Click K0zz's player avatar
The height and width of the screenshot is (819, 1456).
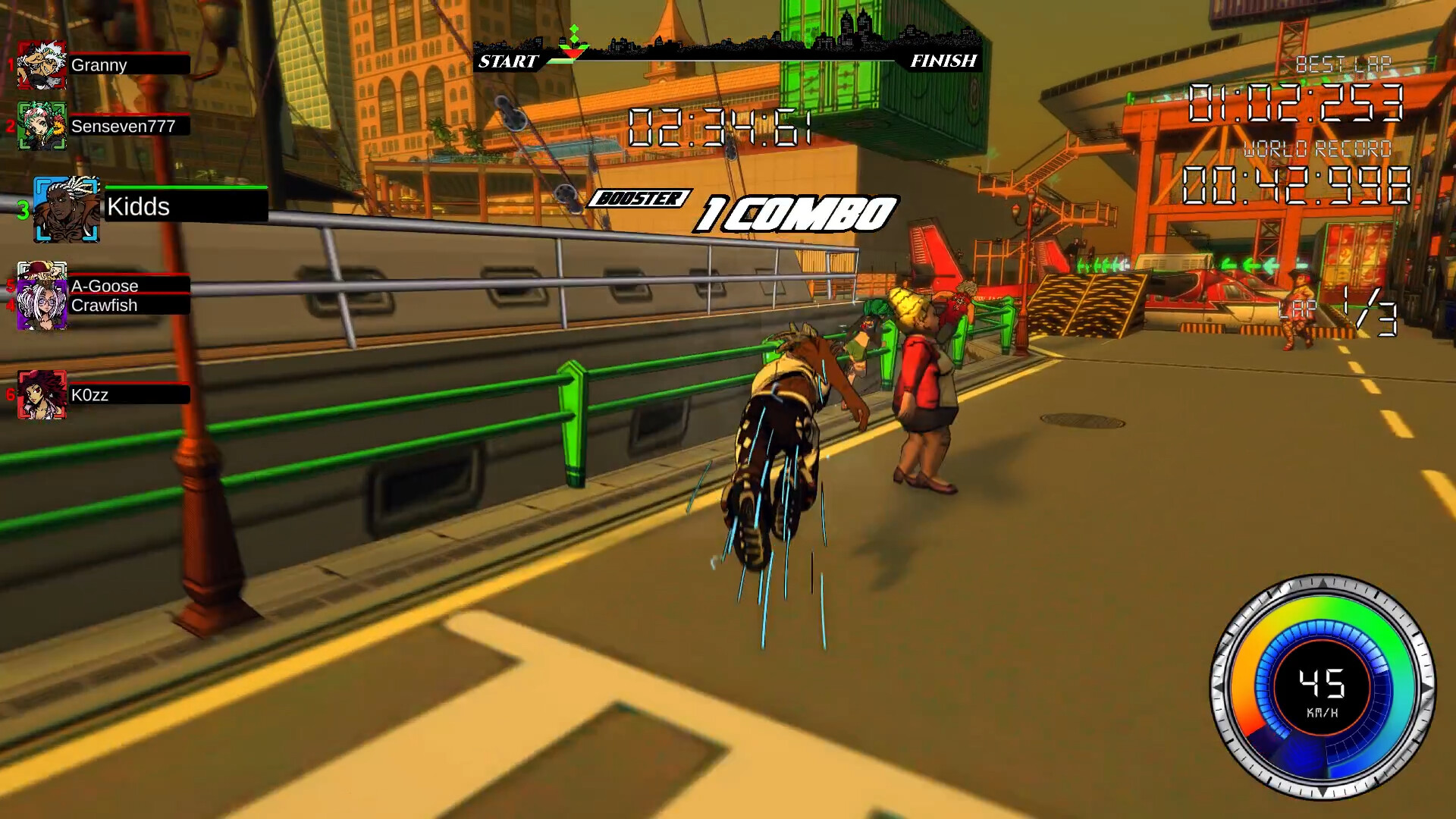coord(43,394)
